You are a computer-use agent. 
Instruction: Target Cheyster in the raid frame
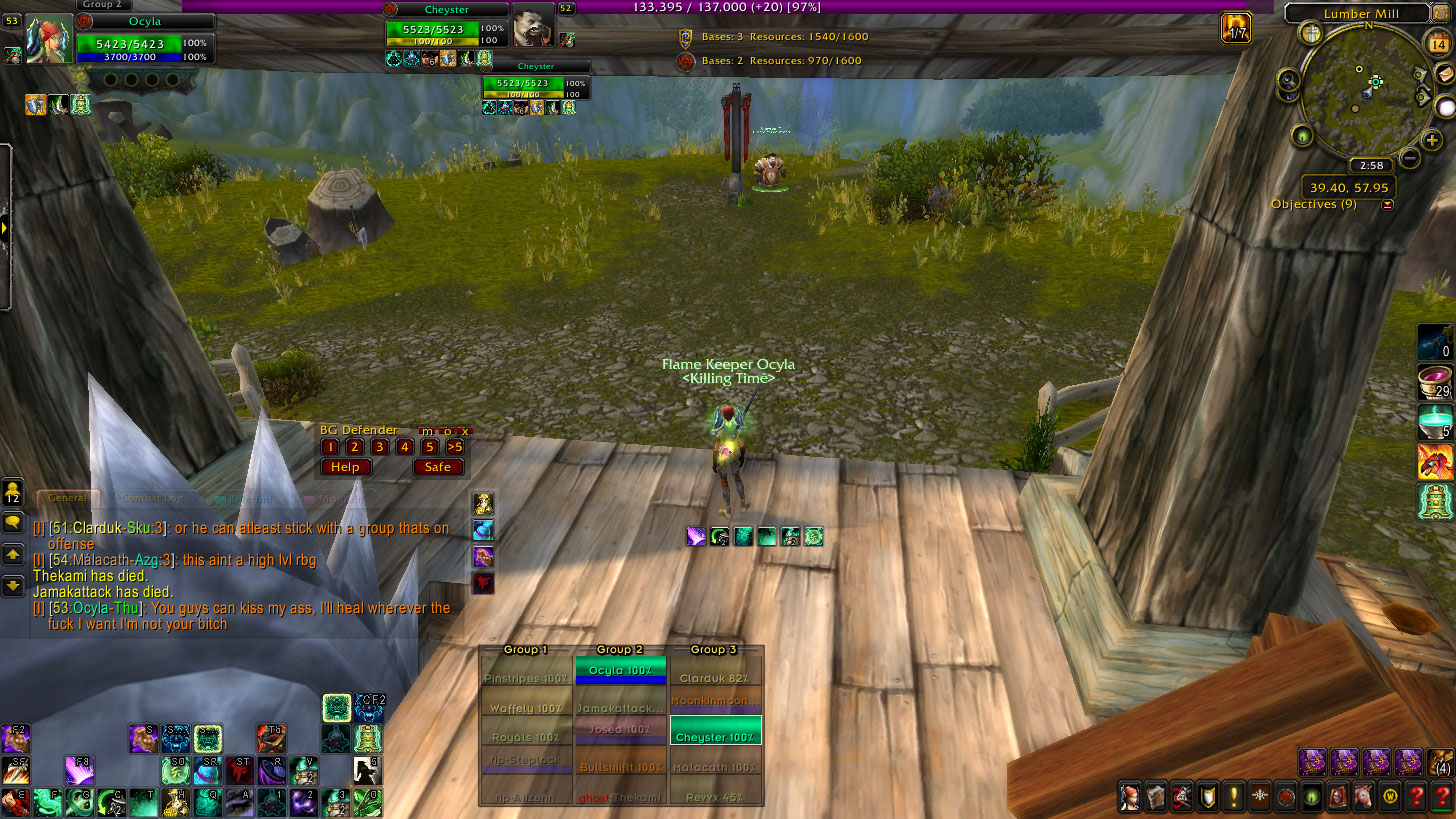pyautogui.click(x=715, y=737)
